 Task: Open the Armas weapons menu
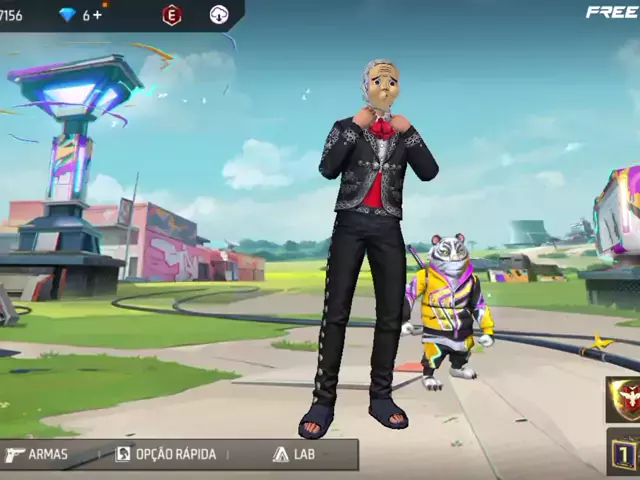click(x=37, y=454)
